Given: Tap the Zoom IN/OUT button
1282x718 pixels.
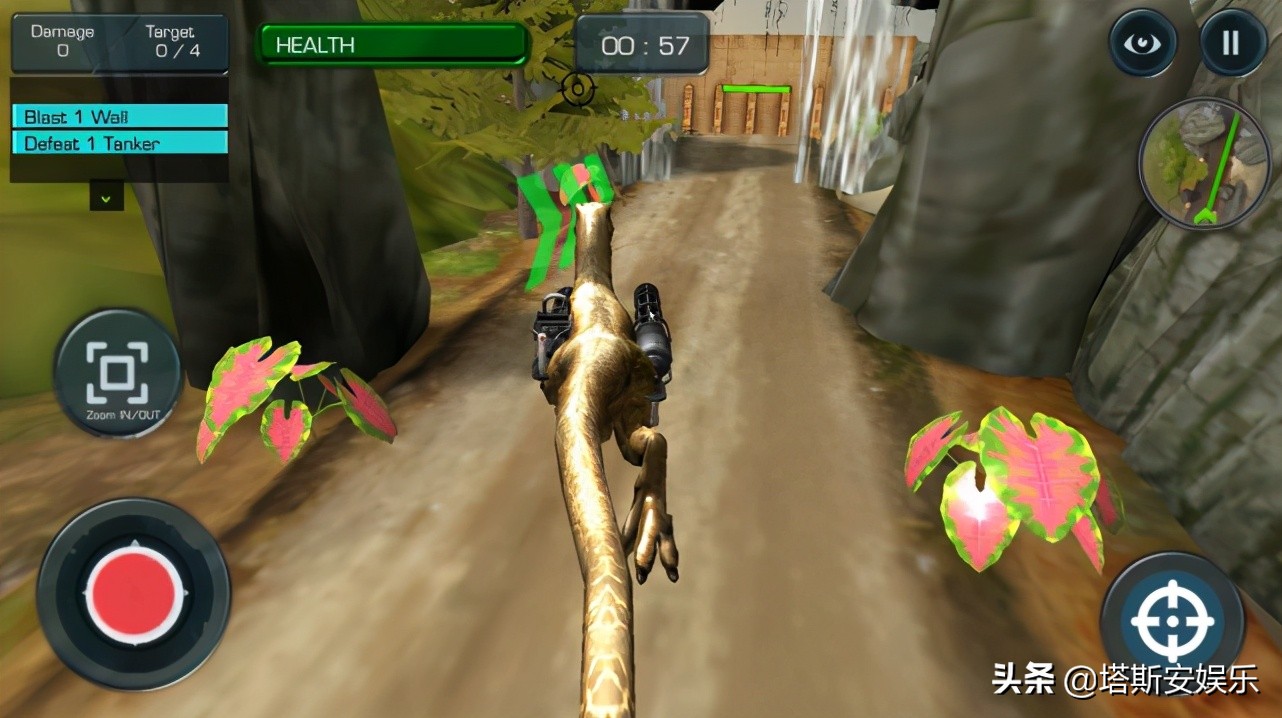Looking at the screenshot, I should (x=117, y=374).
